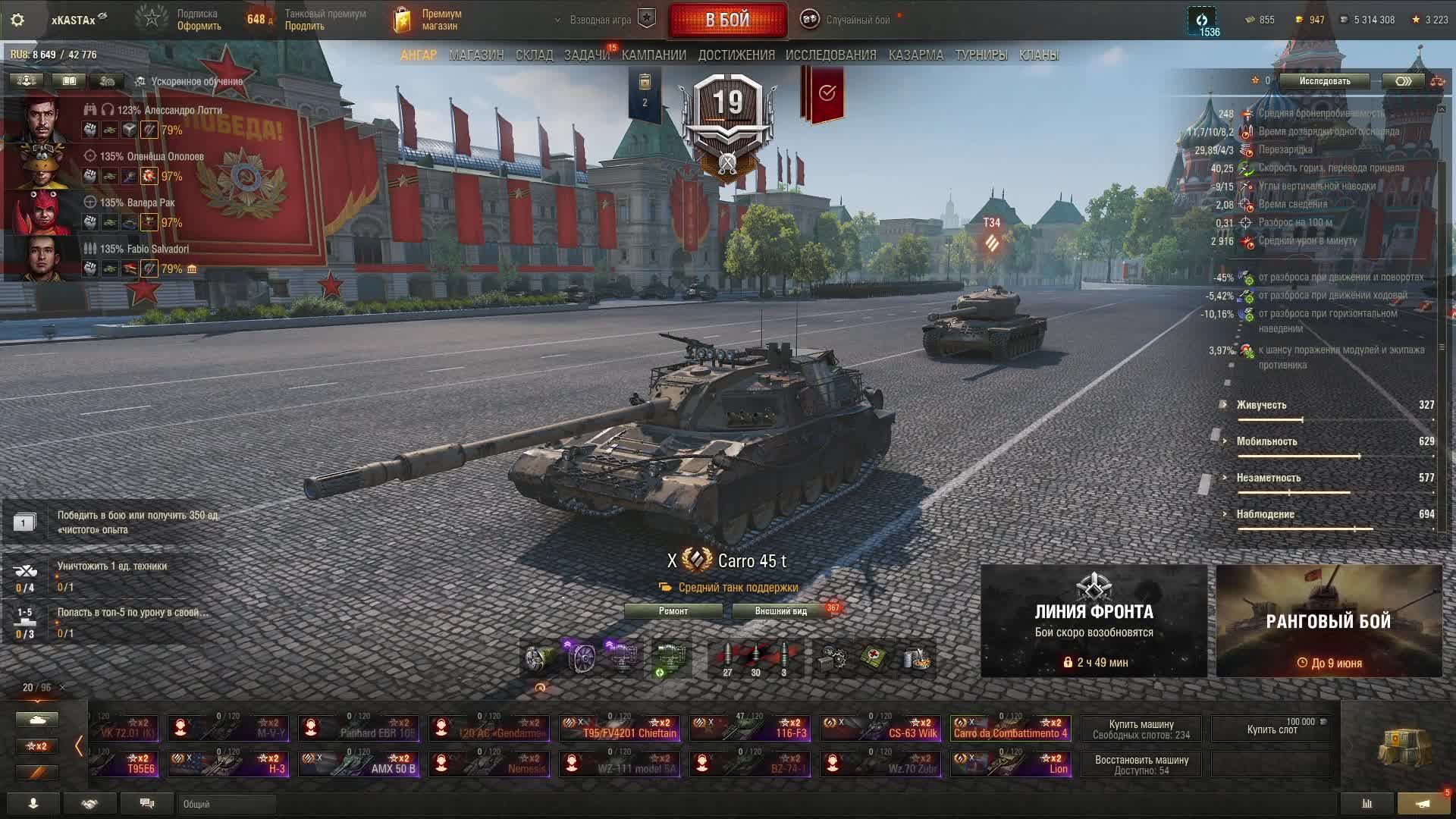
Task: Open the settings gear menu
Action: coord(17,20)
